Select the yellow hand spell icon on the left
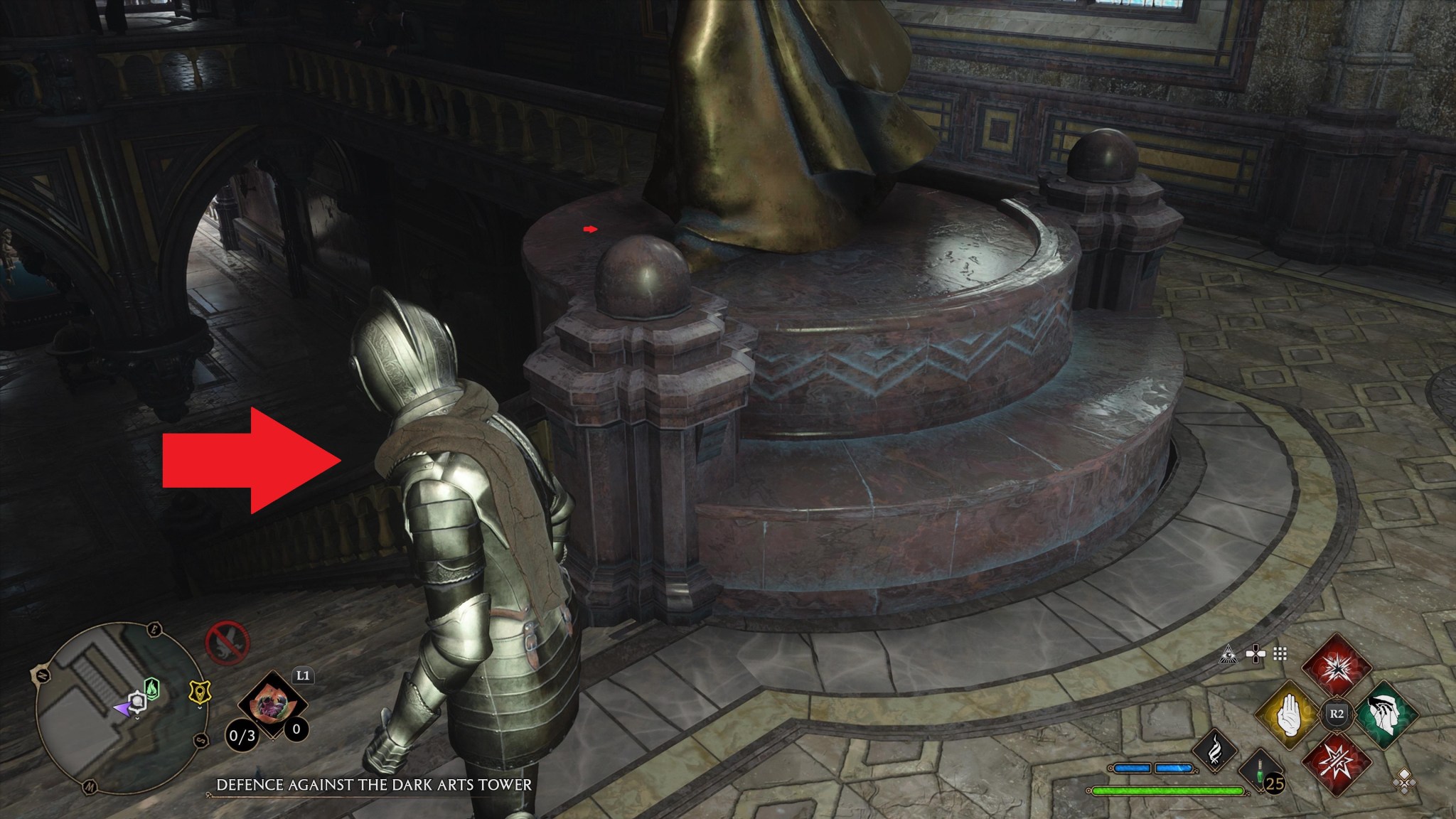Screen dimensions: 1456x819 coord(1289,714)
